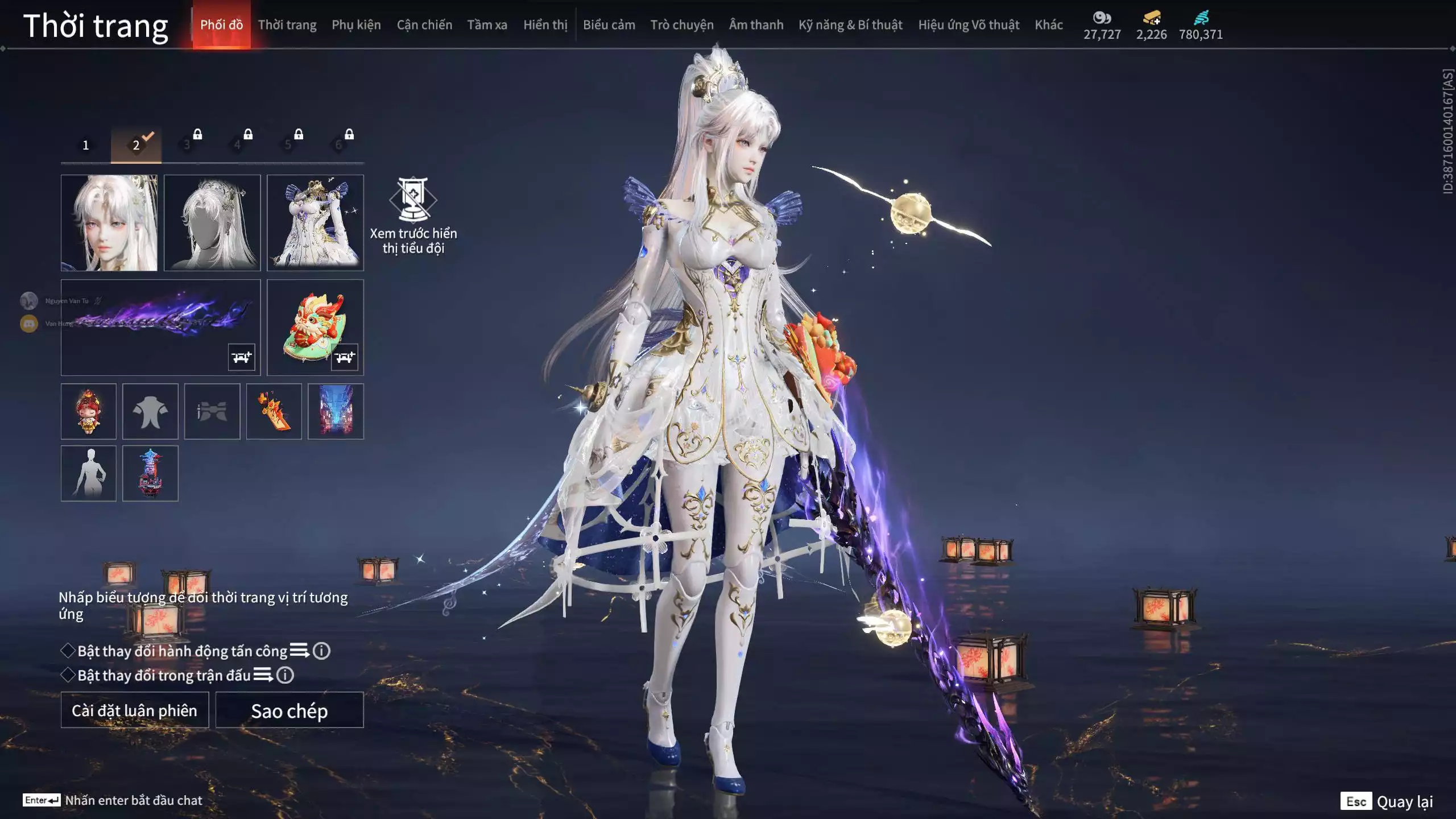
Task: Switch to the Thời trang tab
Action: pyautogui.click(x=287, y=25)
